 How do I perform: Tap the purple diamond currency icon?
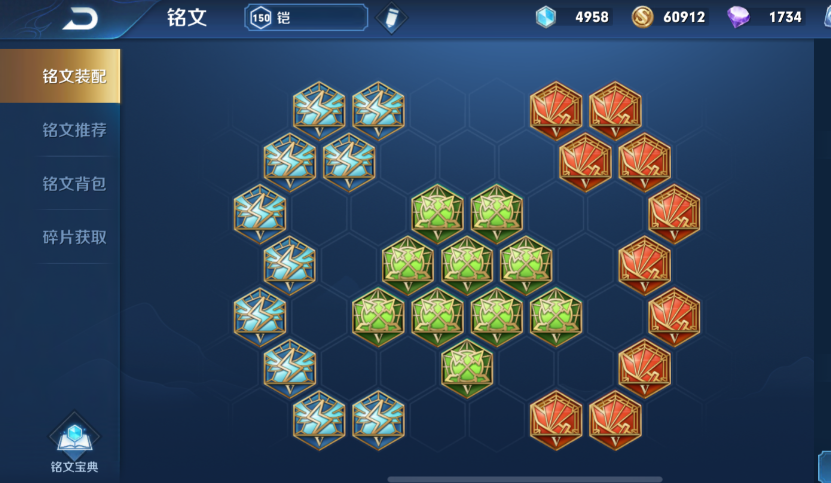(739, 17)
